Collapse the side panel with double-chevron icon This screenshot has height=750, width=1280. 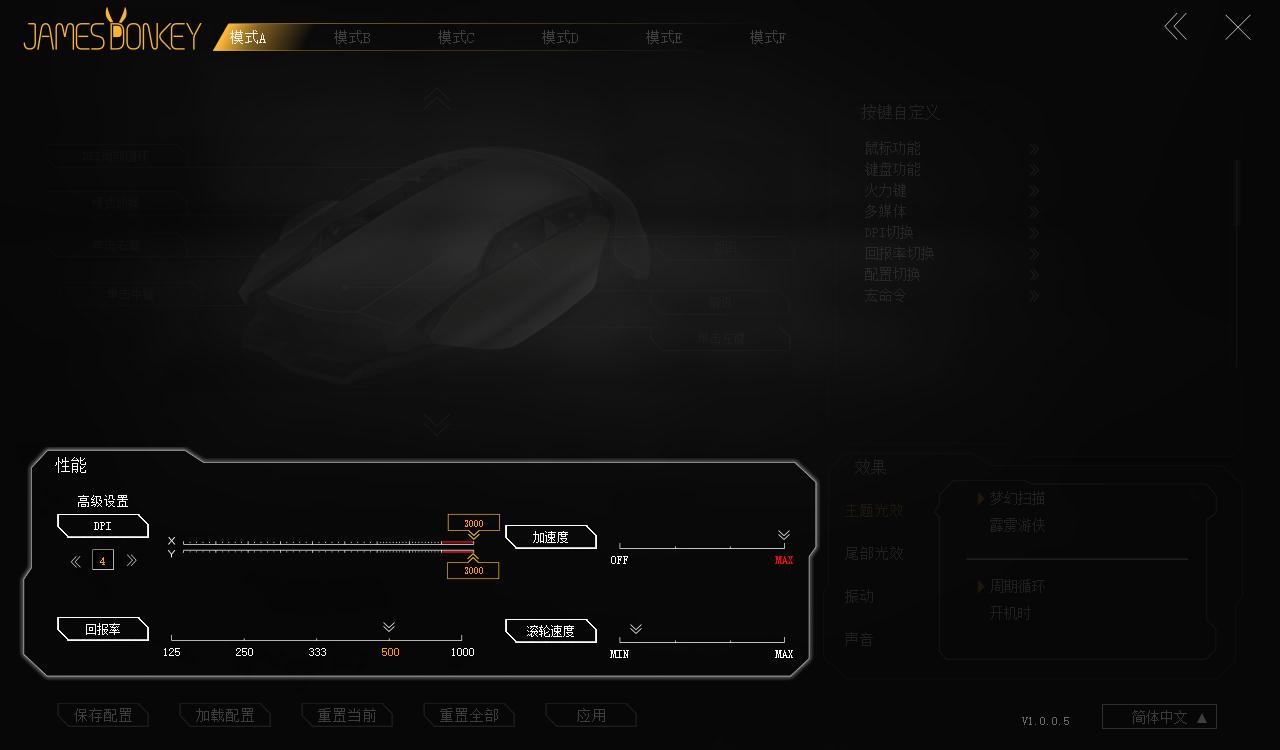[x=1175, y=27]
